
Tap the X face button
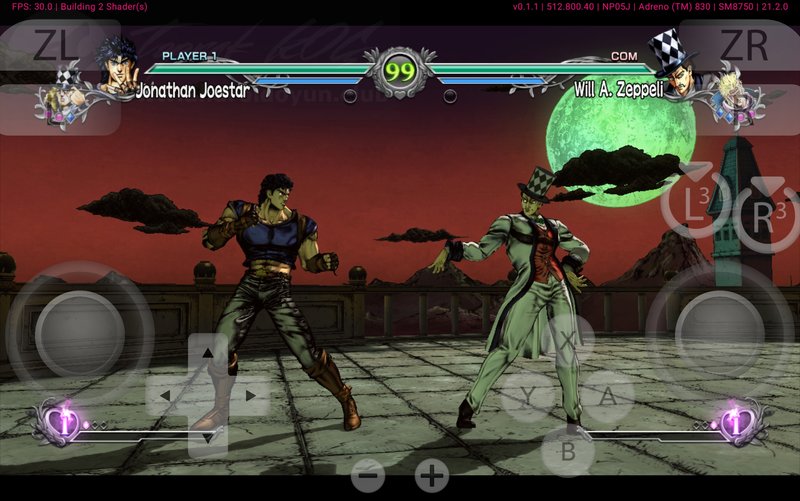pyautogui.click(x=567, y=340)
